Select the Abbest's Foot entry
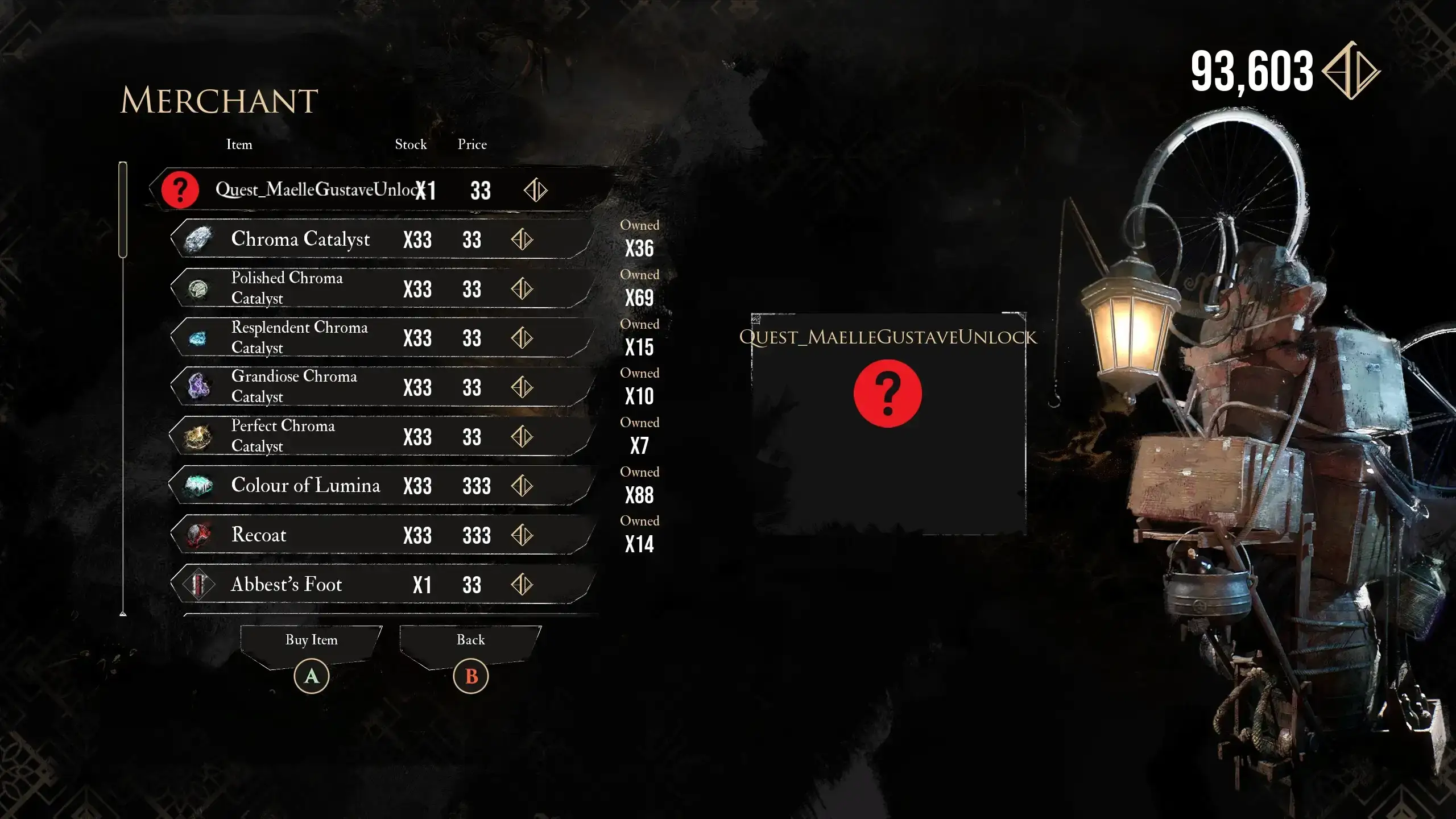The image size is (1456, 819). (x=381, y=585)
